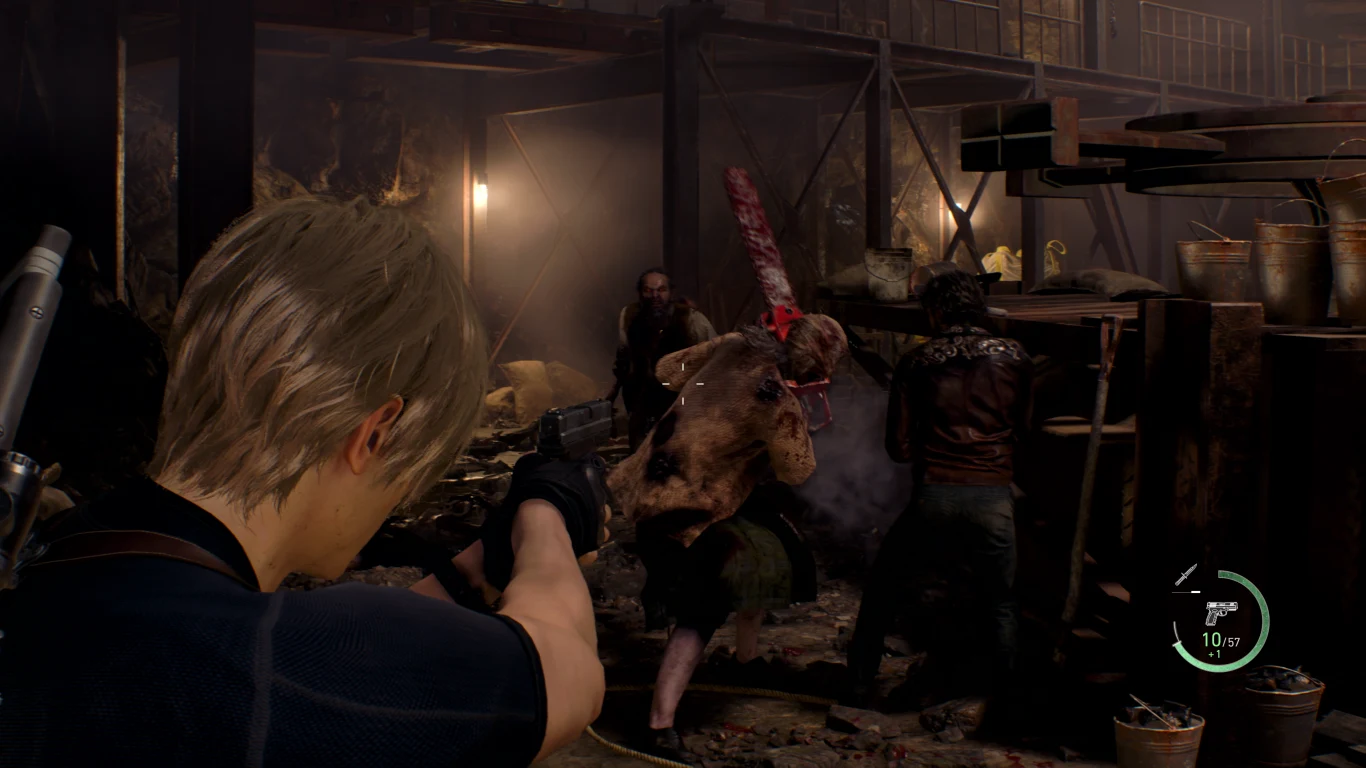The image size is (1366, 768).
Task: Click the small tick mark on the health ring
Action: click(x=1177, y=643)
